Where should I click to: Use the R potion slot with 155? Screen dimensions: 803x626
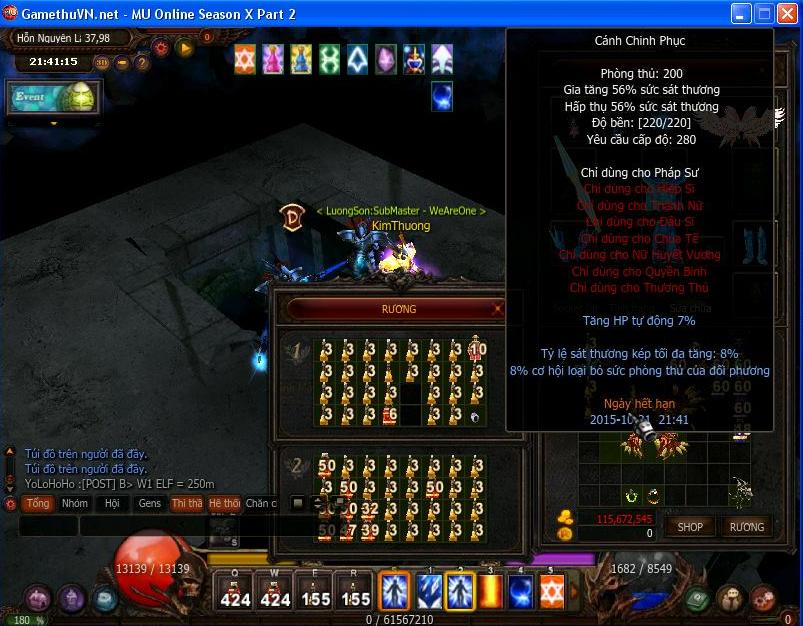(355, 590)
